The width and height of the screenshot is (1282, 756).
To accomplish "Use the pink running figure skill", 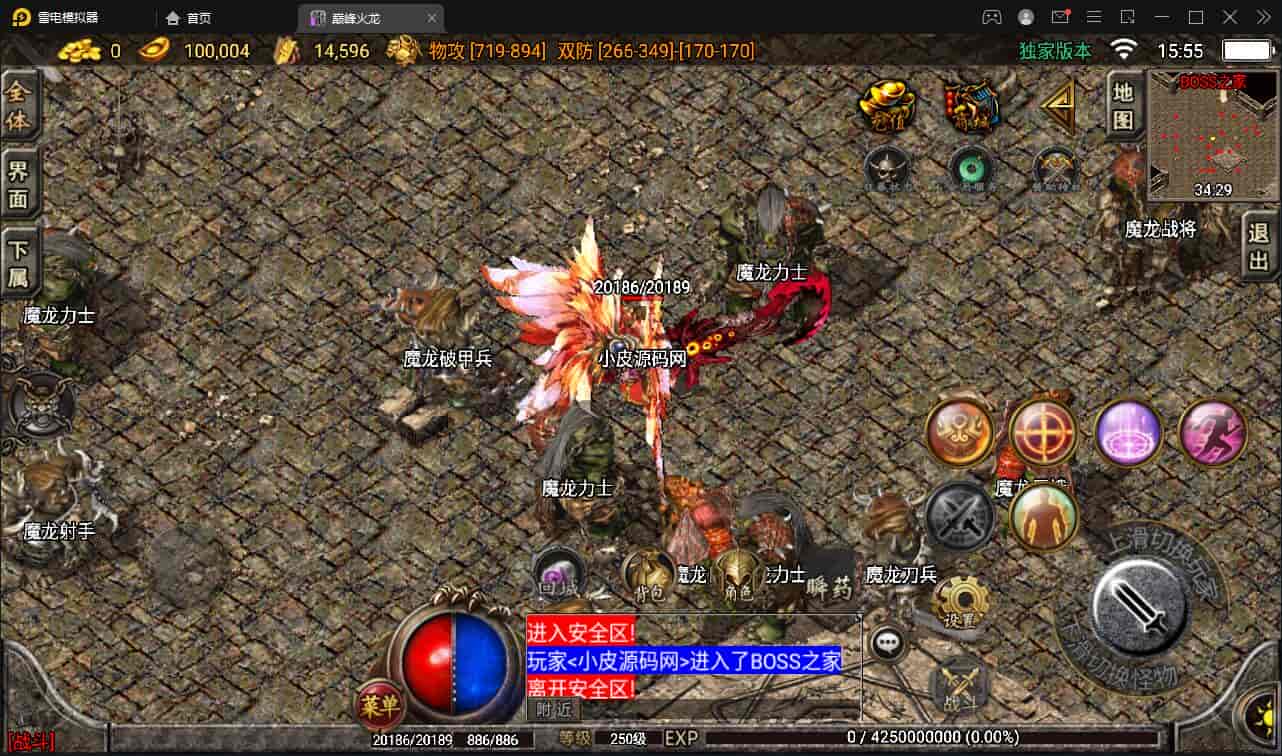I will click(x=1212, y=433).
